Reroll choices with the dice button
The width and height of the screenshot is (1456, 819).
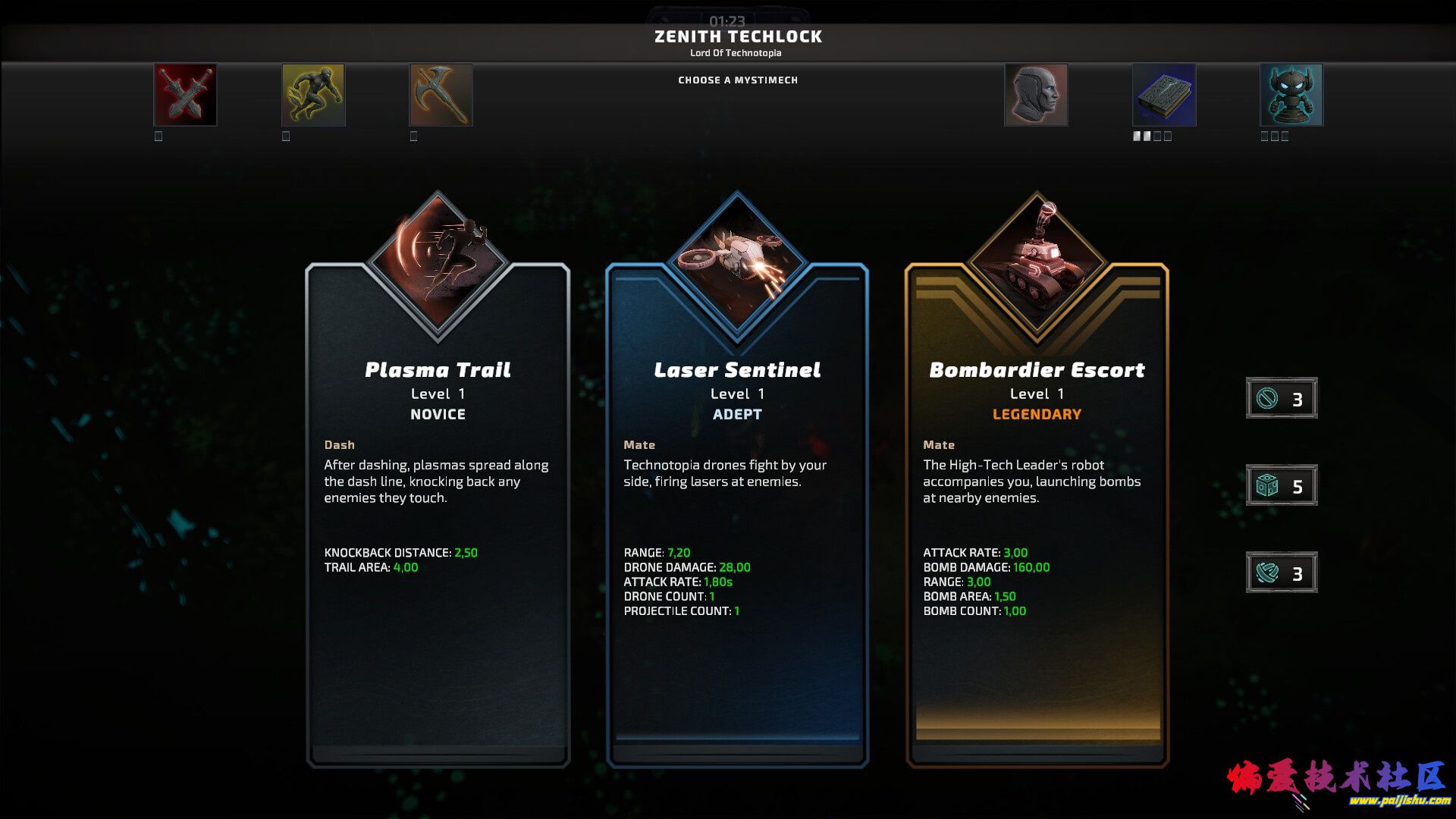coord(1282,485)
